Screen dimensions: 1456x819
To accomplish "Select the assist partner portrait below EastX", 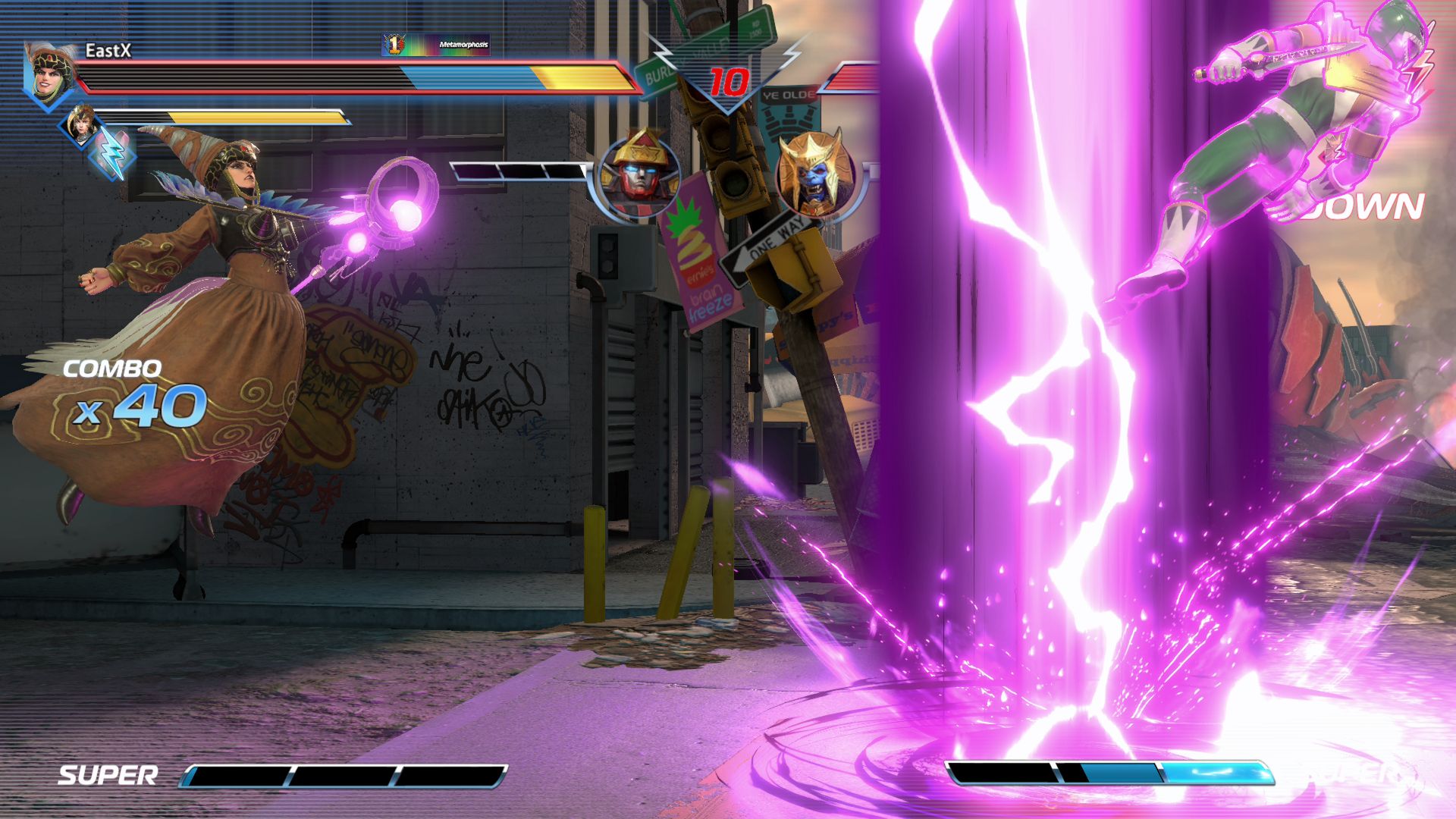I will pyautogui.click(x=81, y=124).
